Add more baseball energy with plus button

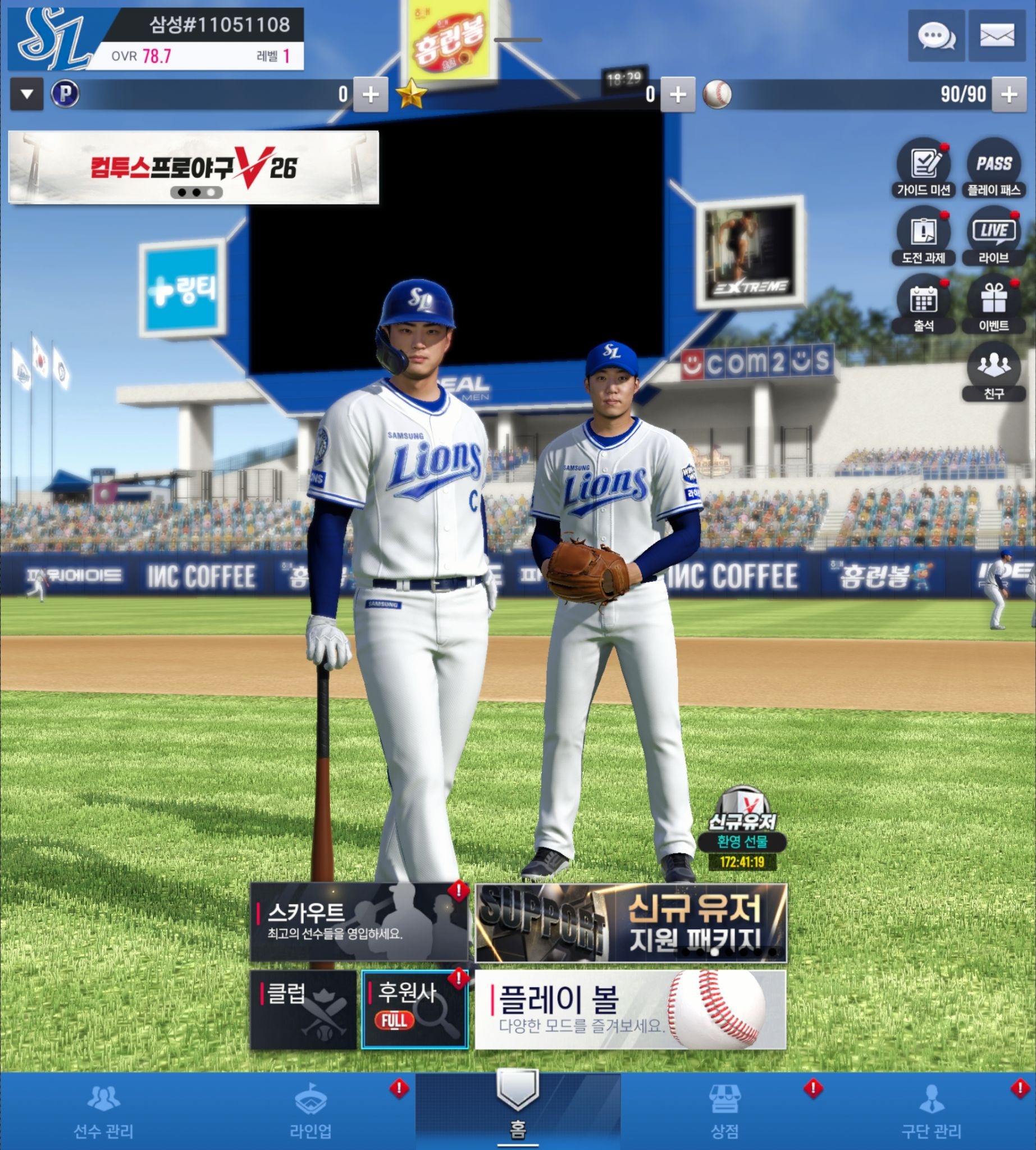(x=1008, y=94)
